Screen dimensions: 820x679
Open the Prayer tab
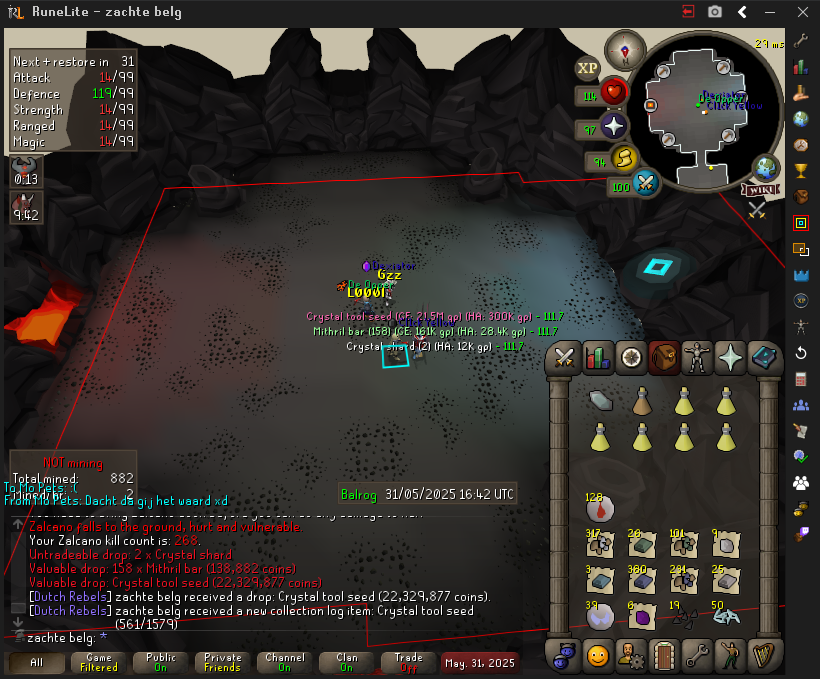(x=731, y=357)
